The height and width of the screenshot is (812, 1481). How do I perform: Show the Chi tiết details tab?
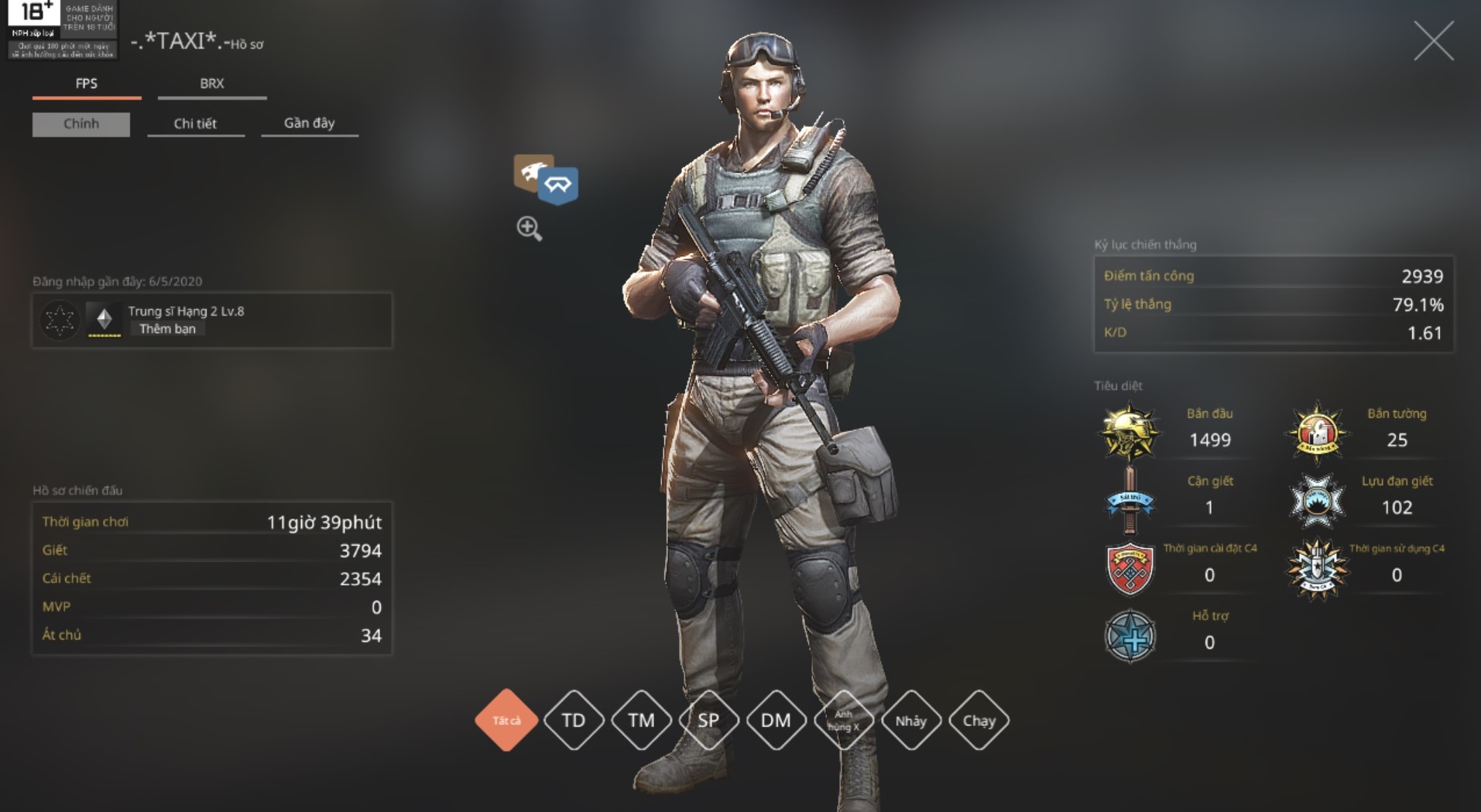click(x=195, y=124)
